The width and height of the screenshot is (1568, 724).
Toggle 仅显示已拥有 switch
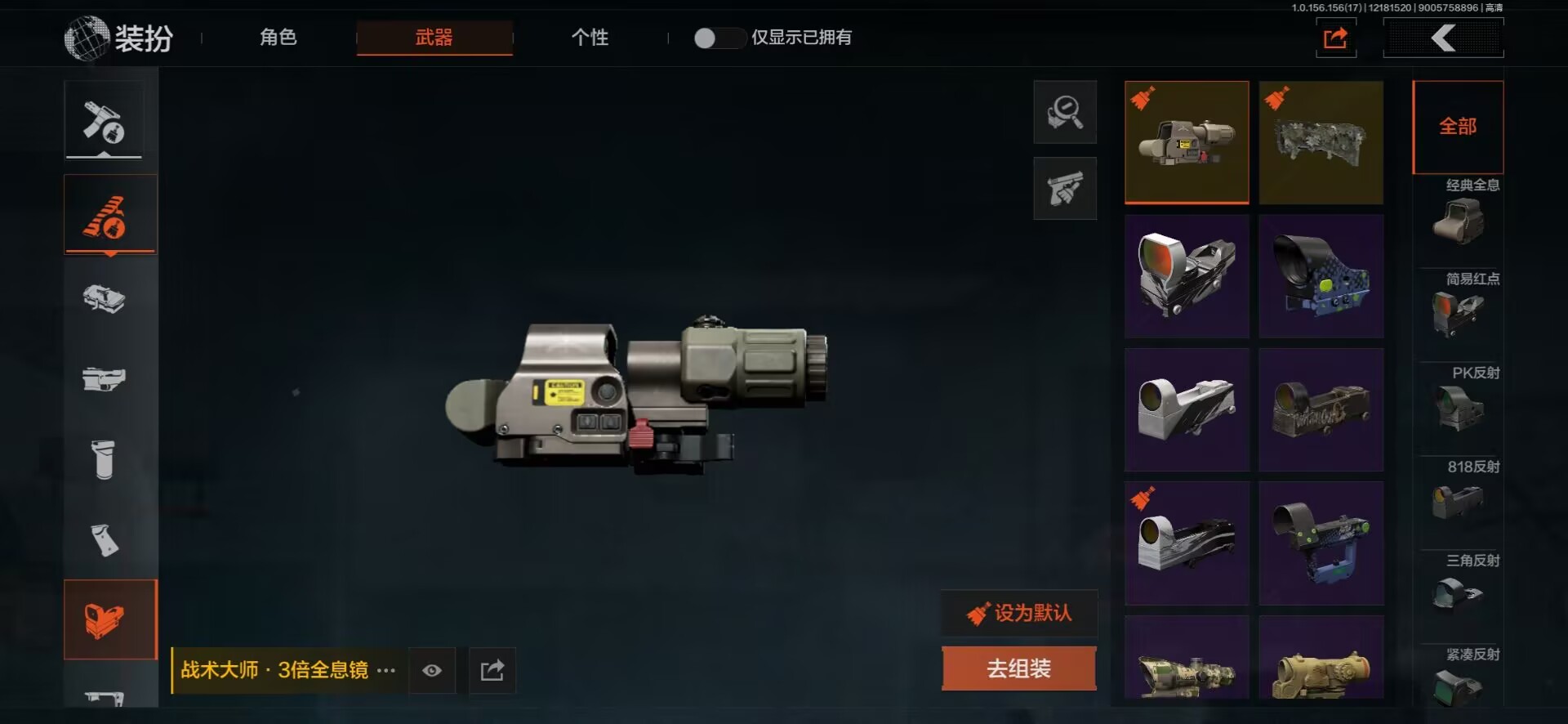click(719, 38)
